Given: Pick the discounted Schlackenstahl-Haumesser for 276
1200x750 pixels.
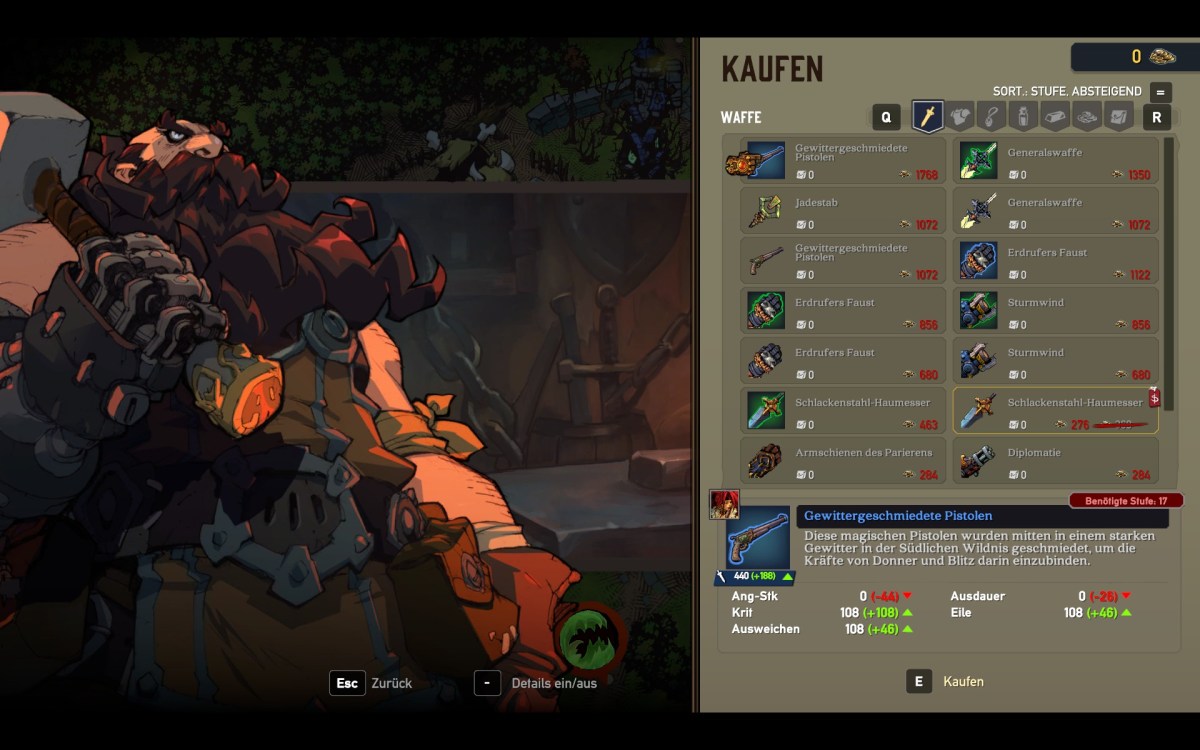Looking at the screenshot, I should point(1055,411).
